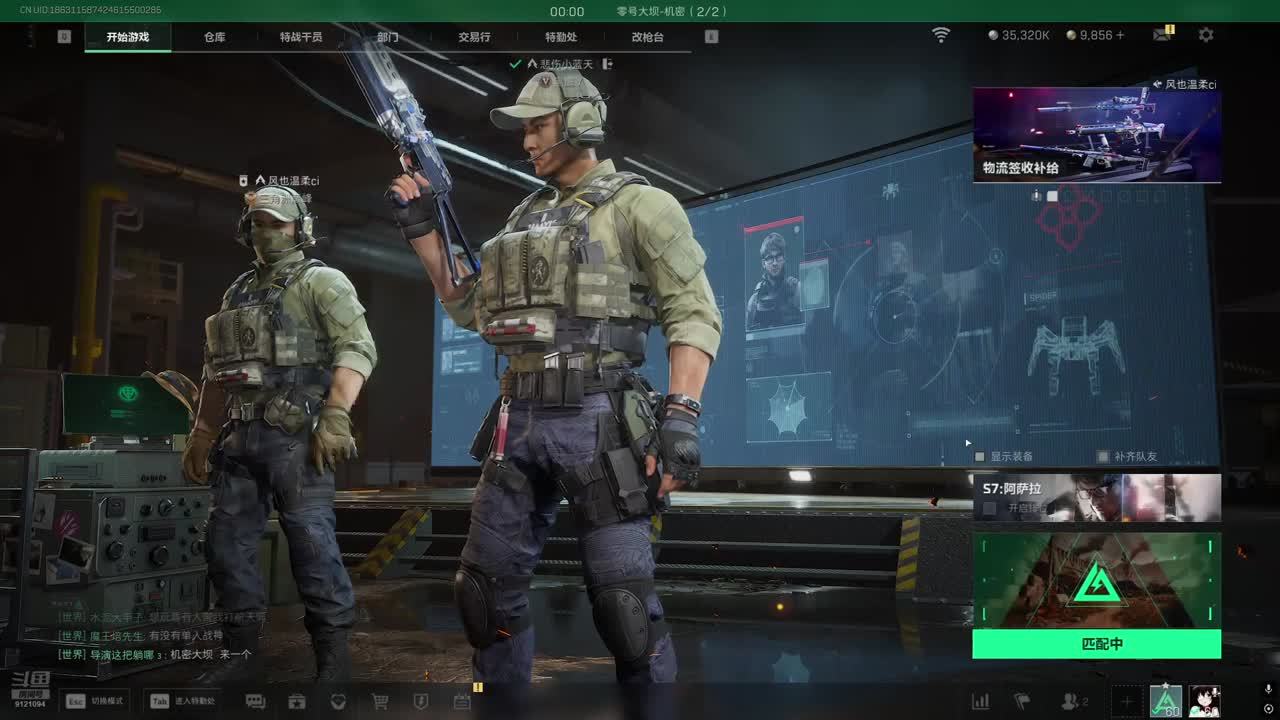Open the chat bubbles icon
Image resolution: width=1280 pixels, height=720 pixels.
click(x=255, y=701)
